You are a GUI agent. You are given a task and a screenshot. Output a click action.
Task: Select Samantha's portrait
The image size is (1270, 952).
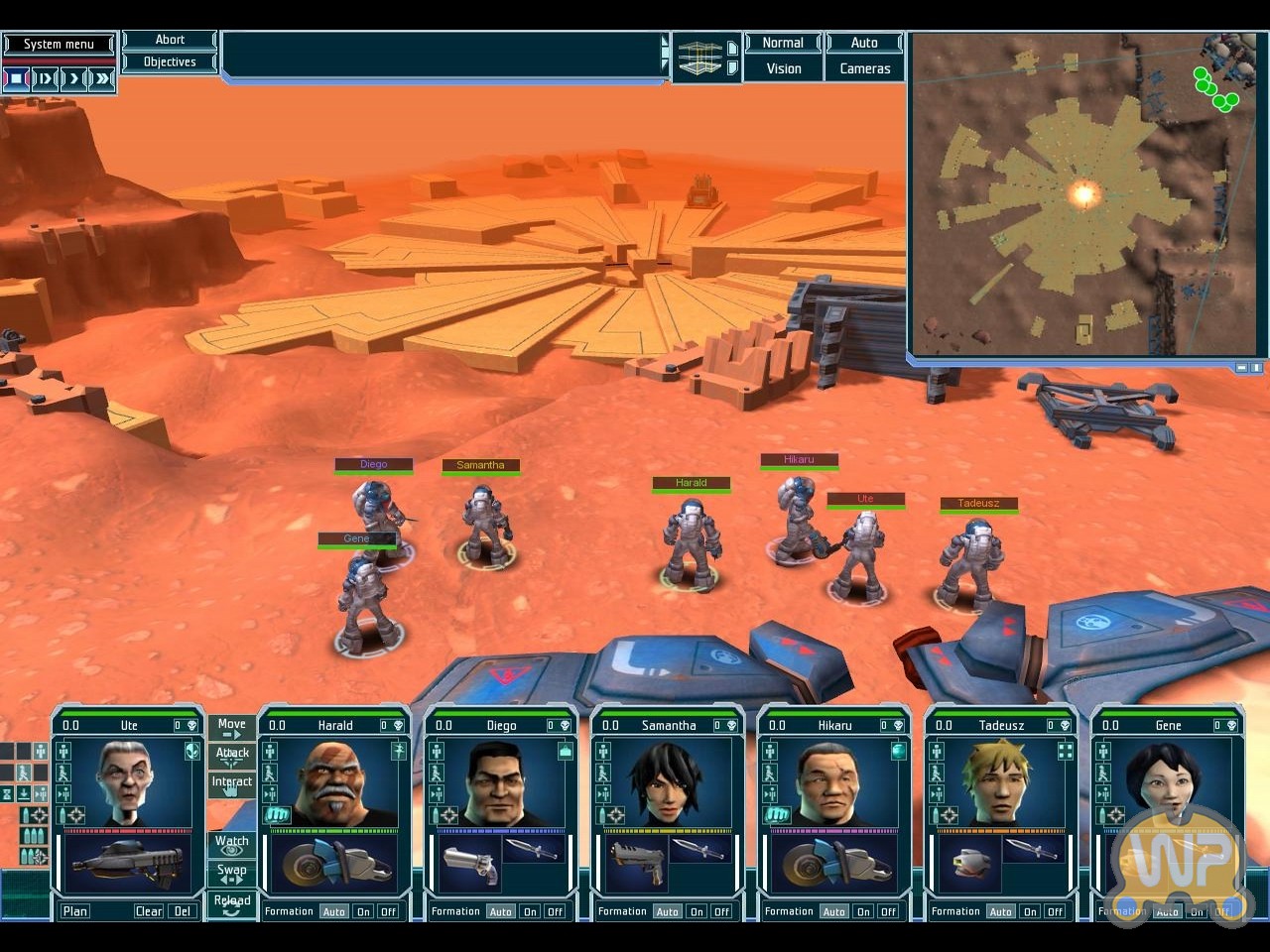point(667,781)
